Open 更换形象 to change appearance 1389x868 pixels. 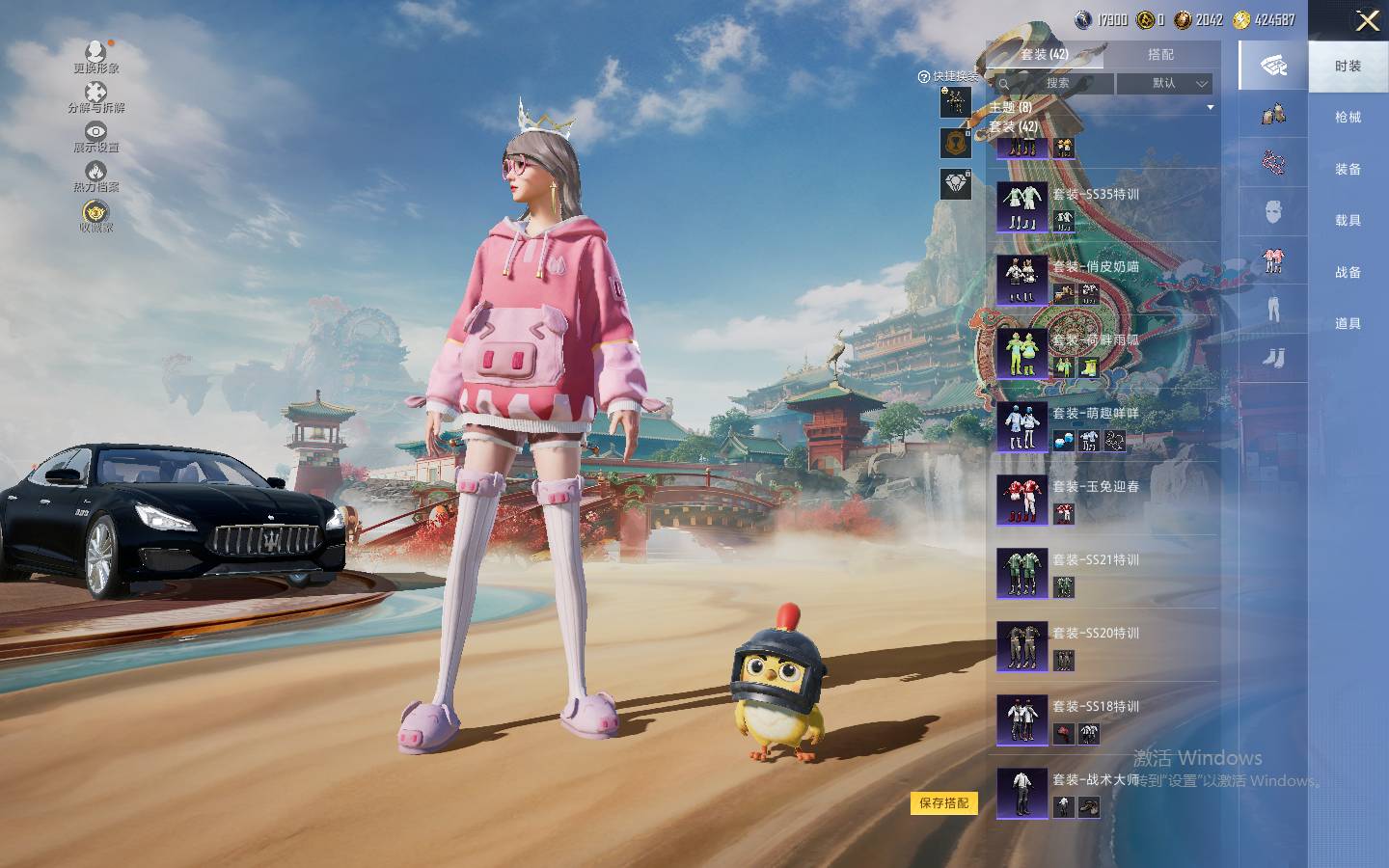[96, 56]
